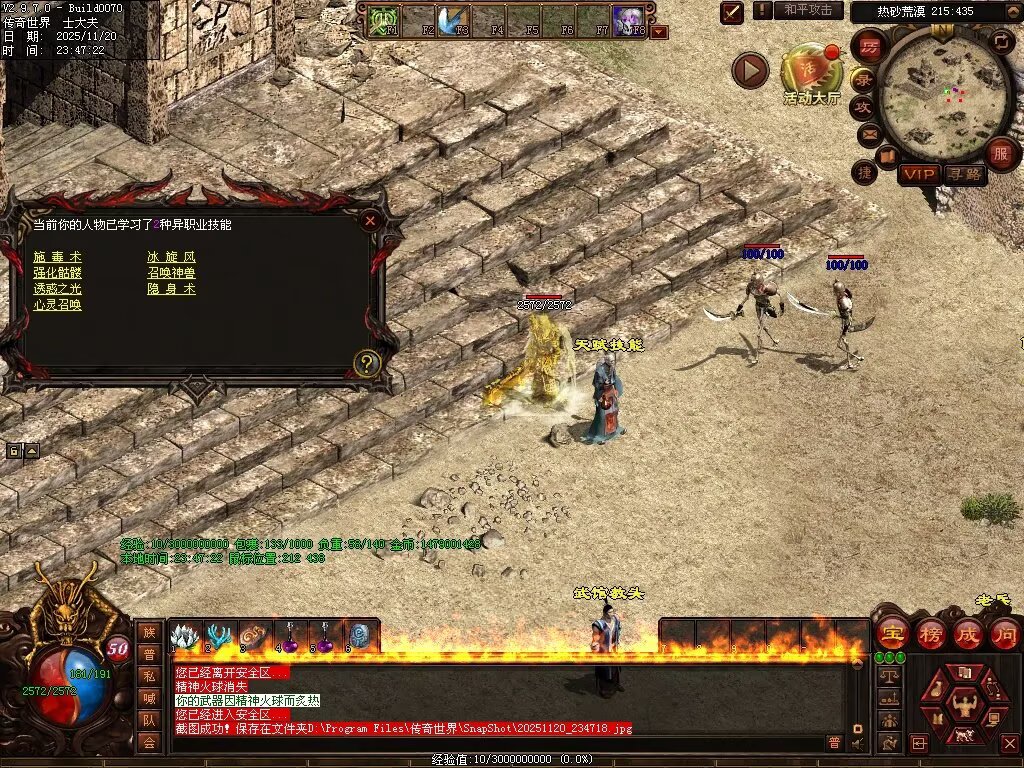
Task: Select the 召唤神兽 skill link
Action: pyautogui.click(x=171, y=273)
